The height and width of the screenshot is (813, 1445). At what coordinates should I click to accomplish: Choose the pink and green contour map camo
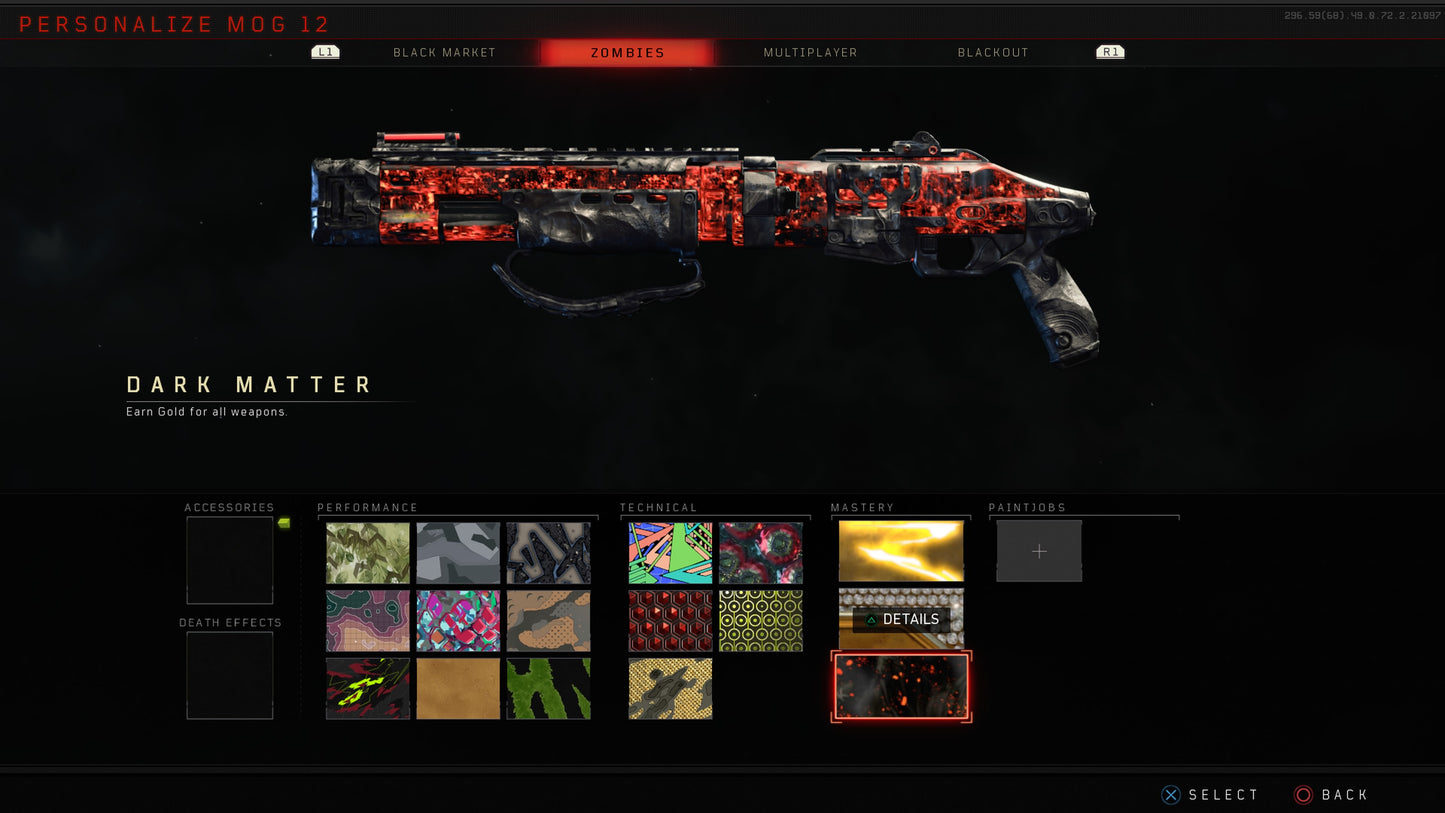[x=368, y=621]
